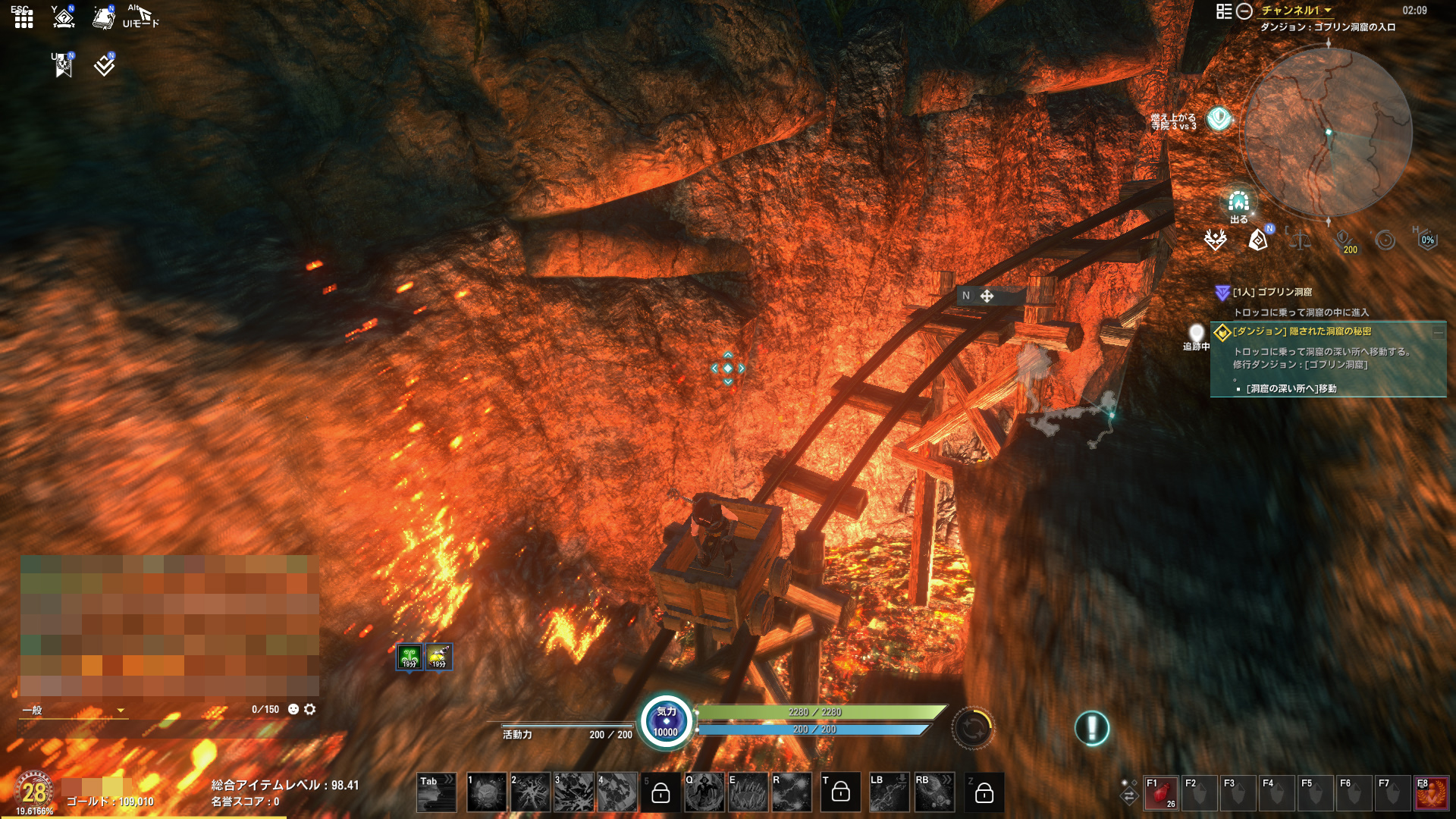Open the banner emblem icon with stars
1456x819 pixels.
click(63, 66)
